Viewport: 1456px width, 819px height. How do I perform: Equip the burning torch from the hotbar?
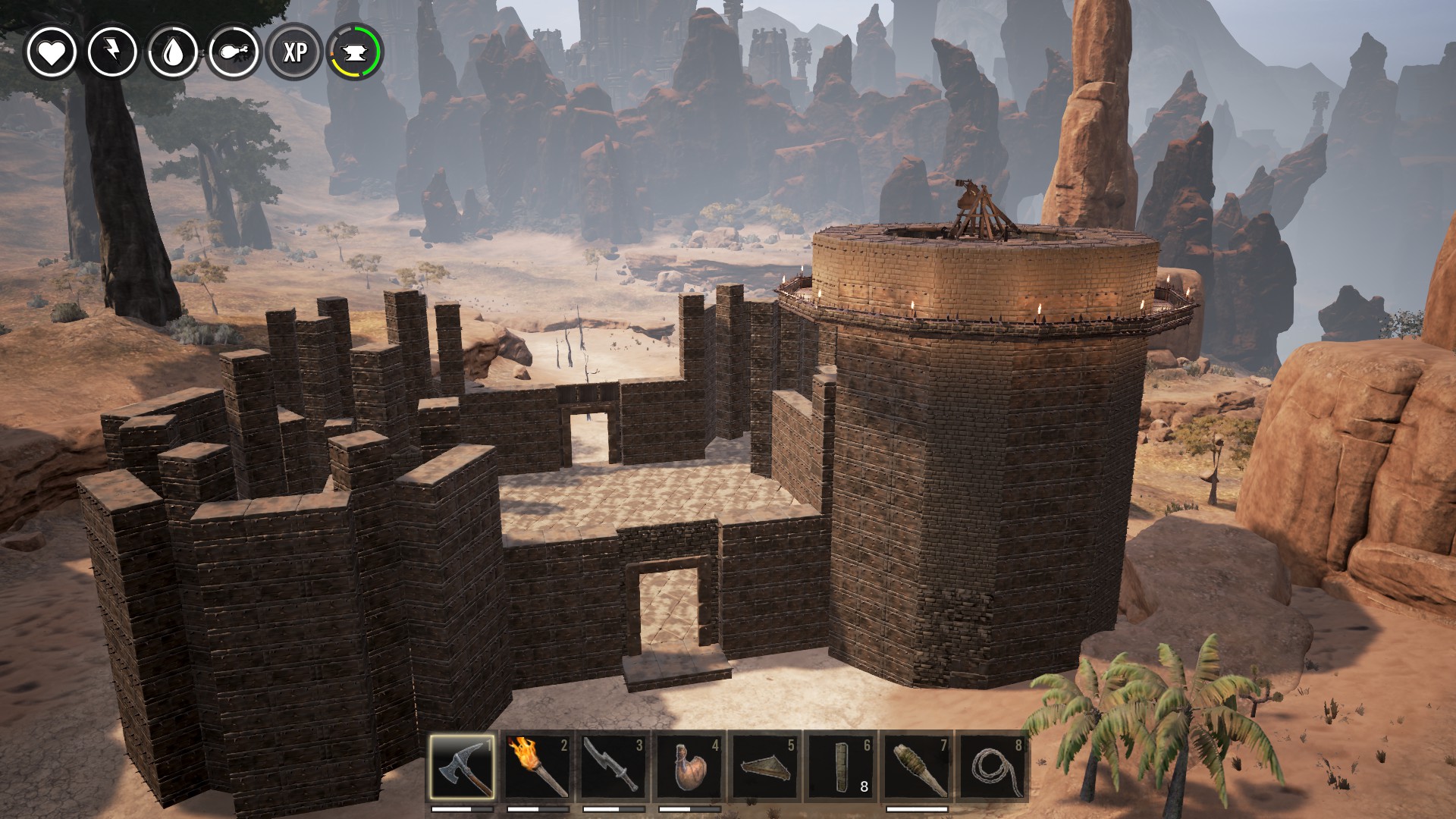coord(538,766)
